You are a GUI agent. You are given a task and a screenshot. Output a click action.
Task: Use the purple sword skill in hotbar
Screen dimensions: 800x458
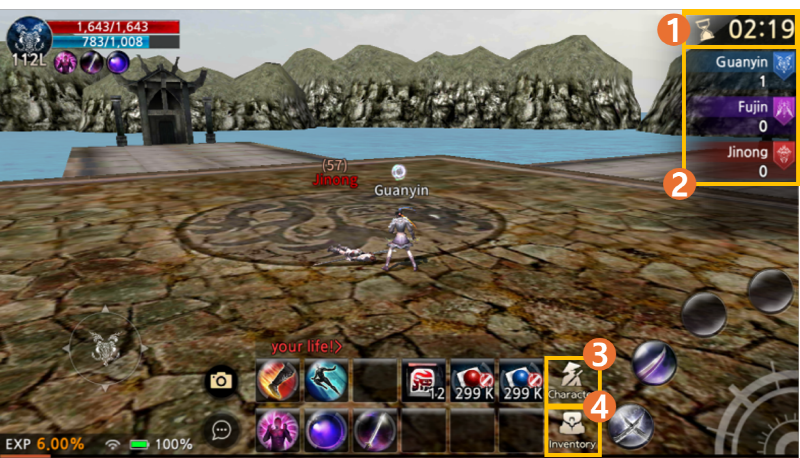pos(375,430)
